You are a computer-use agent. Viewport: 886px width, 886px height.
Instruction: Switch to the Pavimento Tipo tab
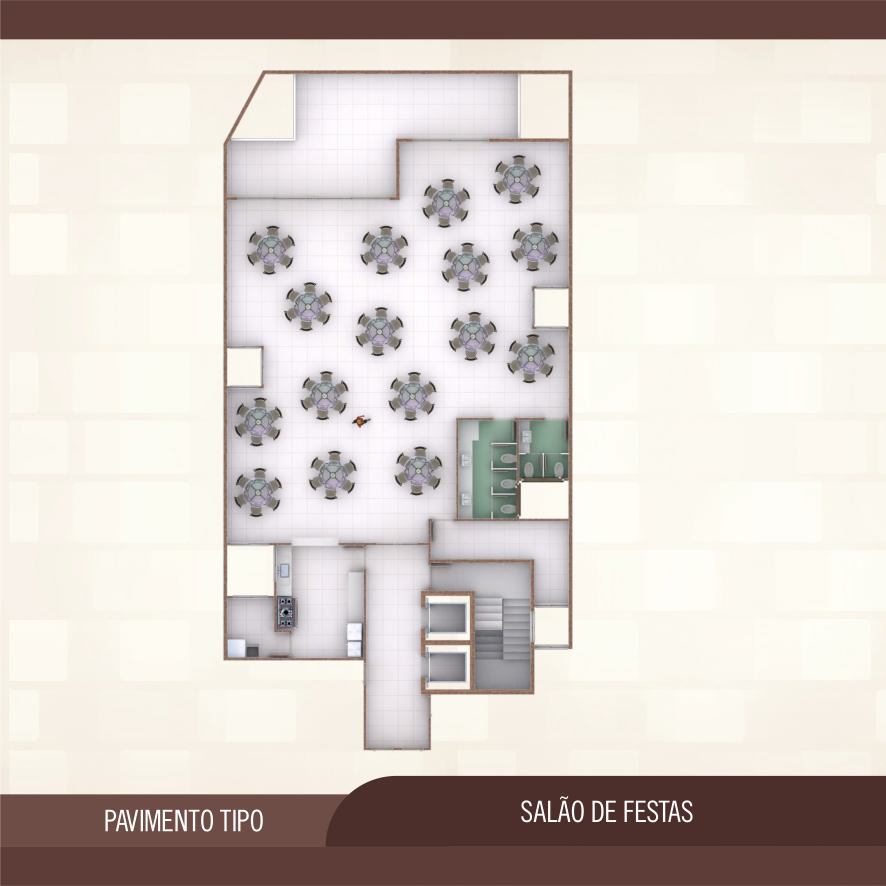[183, 821]
